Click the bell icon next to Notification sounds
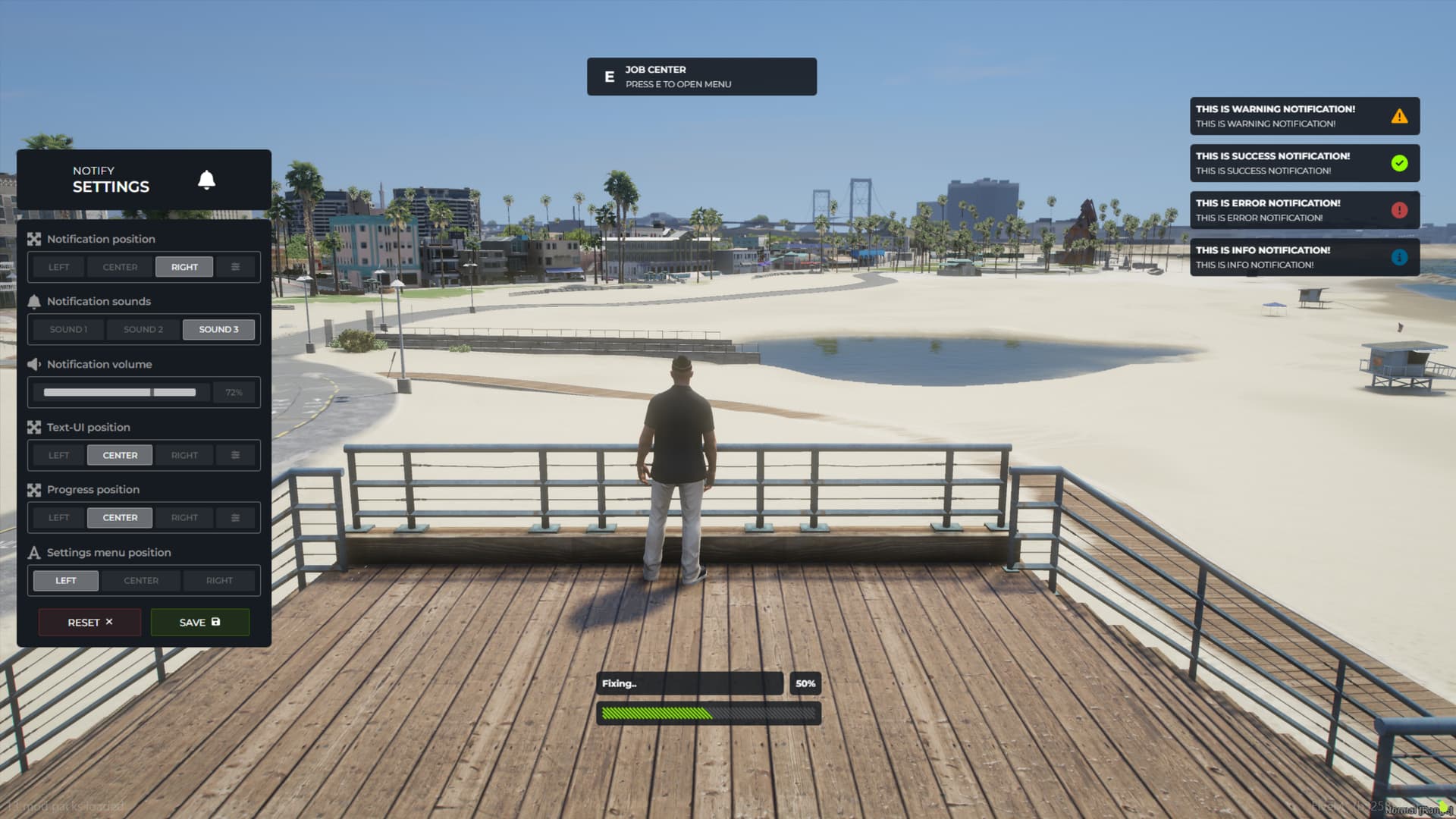The width and height of the screenshot is (1456, 819). [x=33, y=301]
